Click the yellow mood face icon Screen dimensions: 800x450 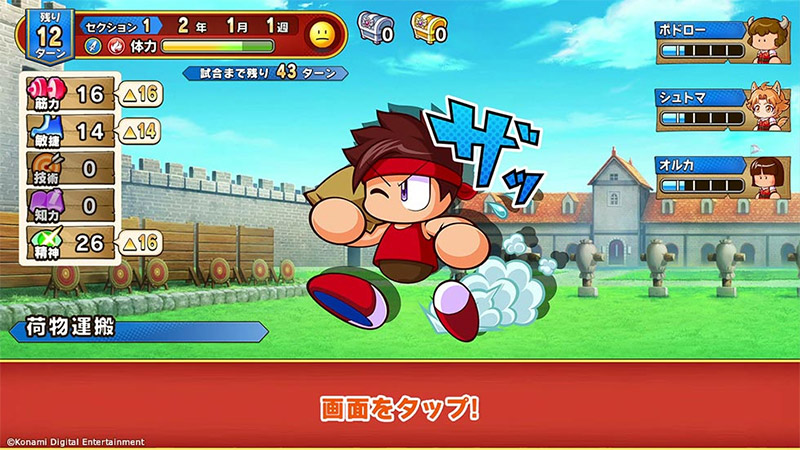(x=321, y=35)
